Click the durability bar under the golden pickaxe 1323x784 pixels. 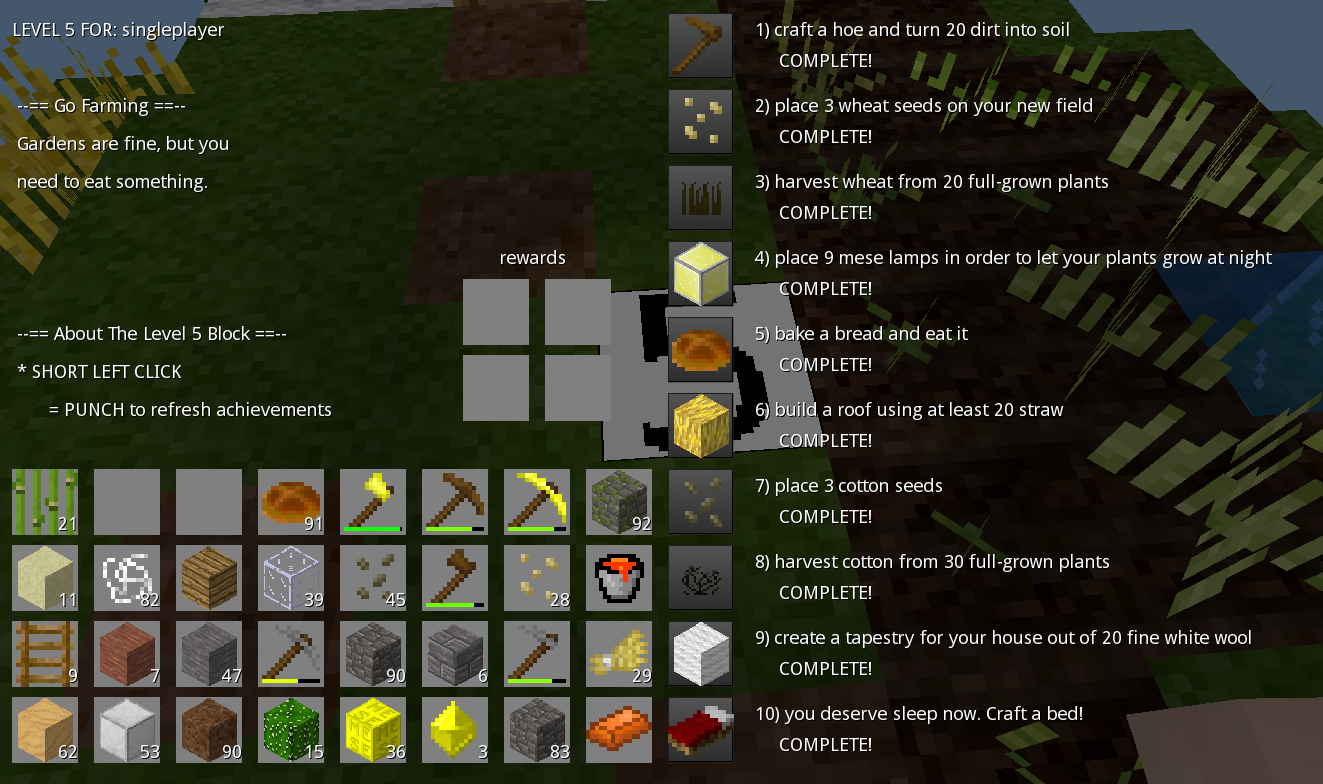point(536,528)
